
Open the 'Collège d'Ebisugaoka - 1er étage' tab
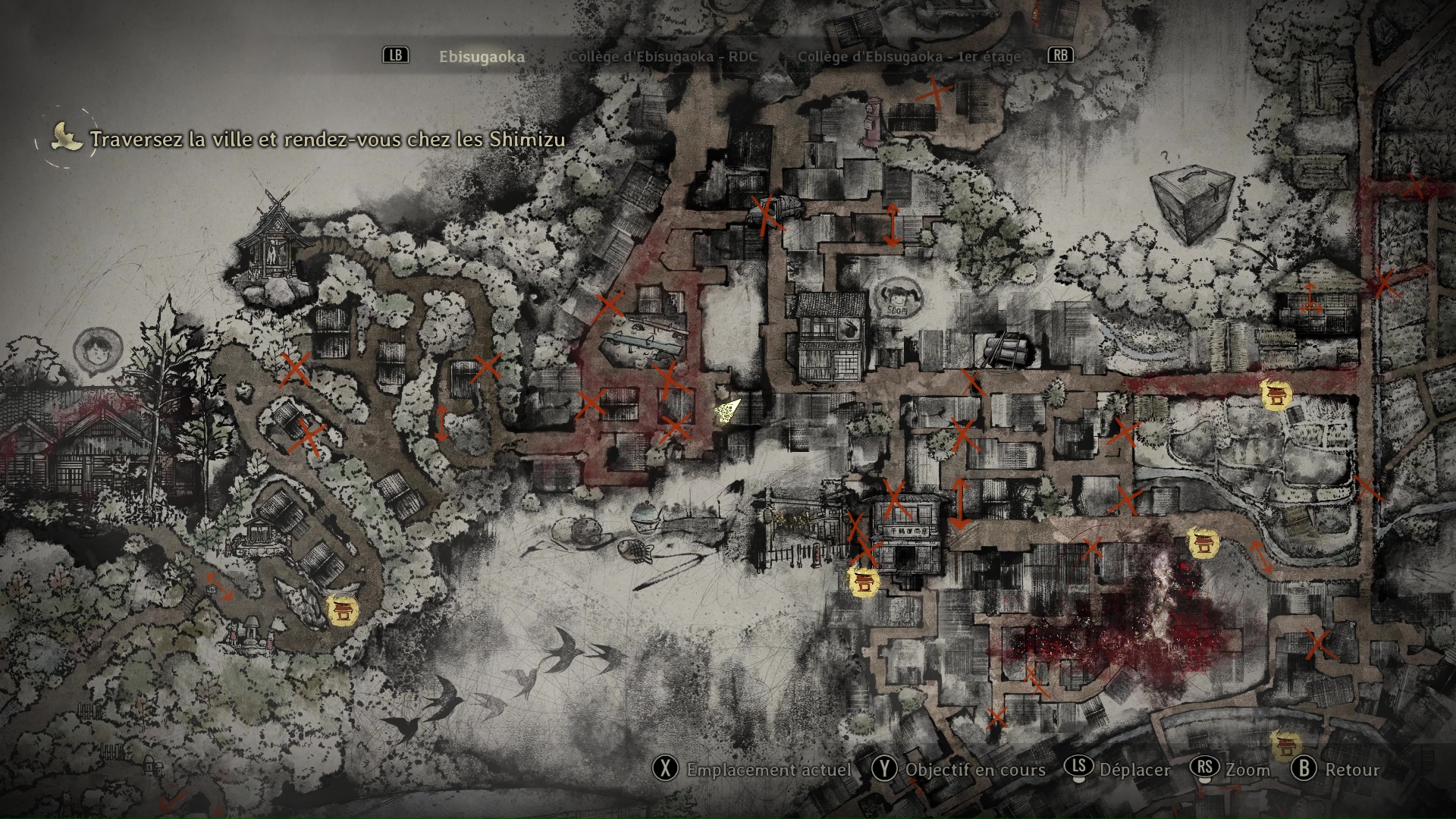(x=908, y=55)
